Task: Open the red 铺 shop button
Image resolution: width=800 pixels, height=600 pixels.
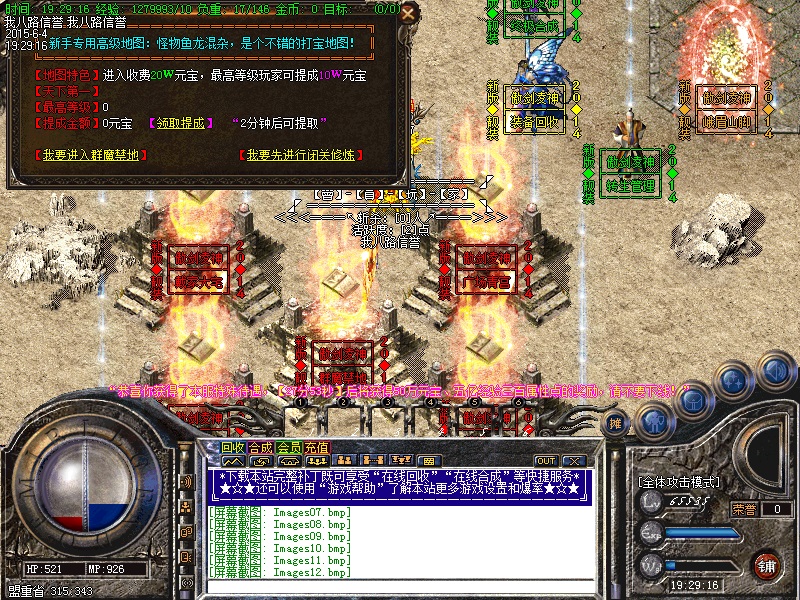Action: click(x=767, y=565)
